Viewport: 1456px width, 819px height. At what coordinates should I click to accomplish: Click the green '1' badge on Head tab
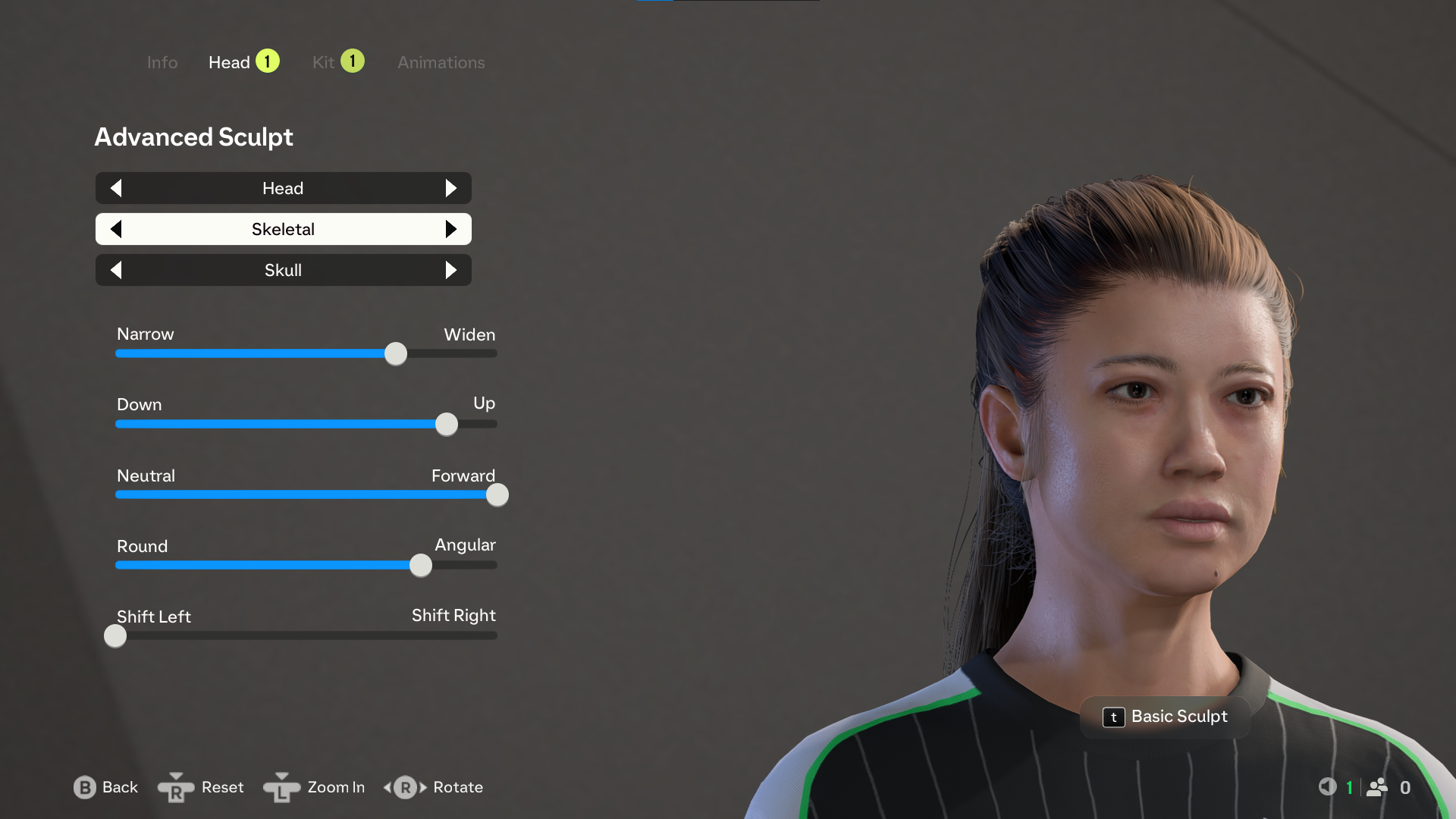tap(268, 61)
